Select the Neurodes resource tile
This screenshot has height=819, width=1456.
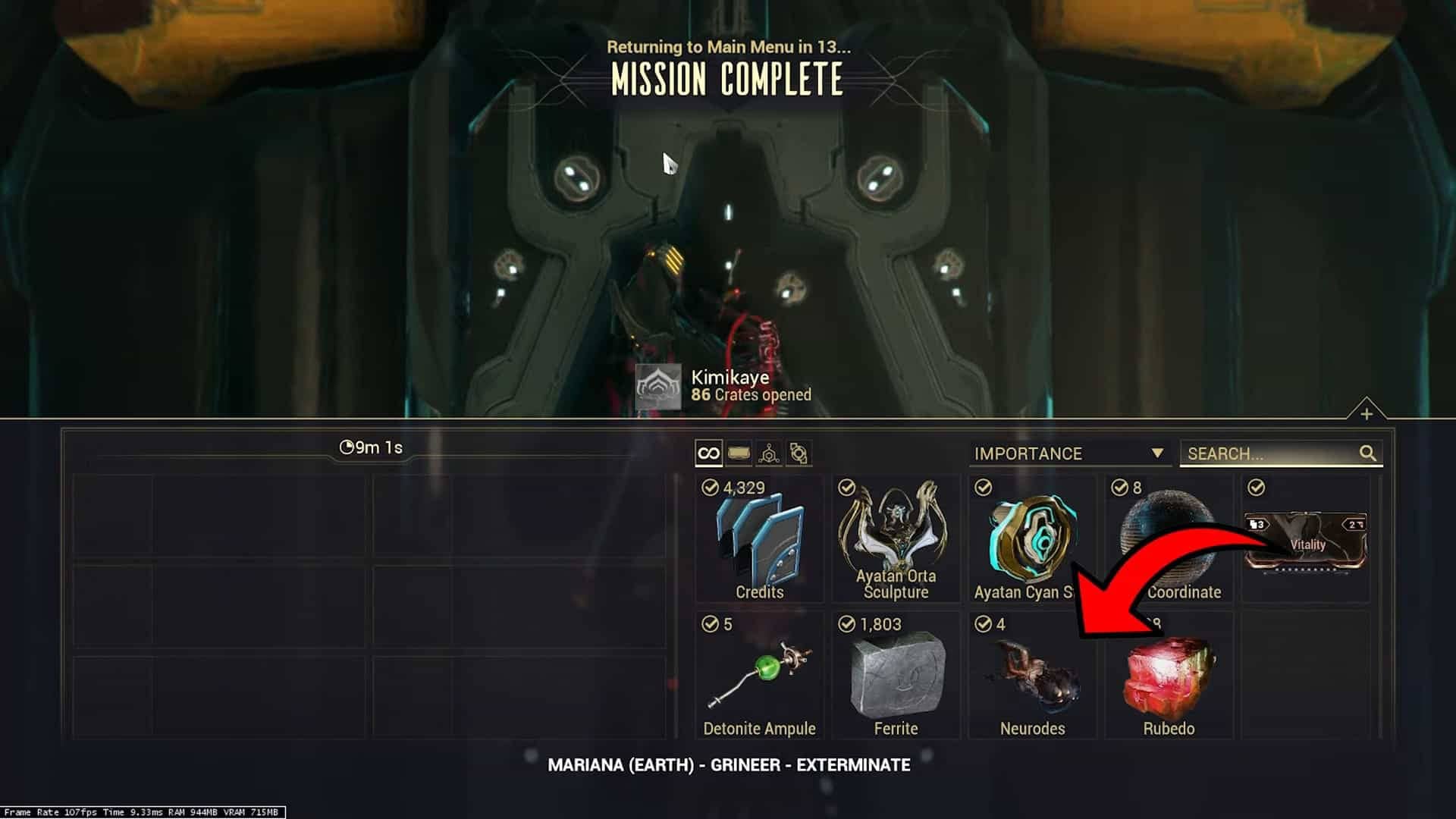(1032, 676)
